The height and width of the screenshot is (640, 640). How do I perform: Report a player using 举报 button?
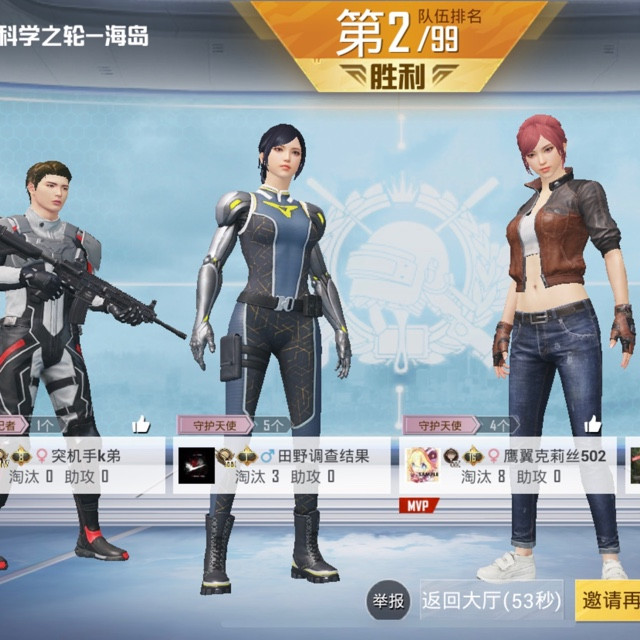(x=388, y=601)
